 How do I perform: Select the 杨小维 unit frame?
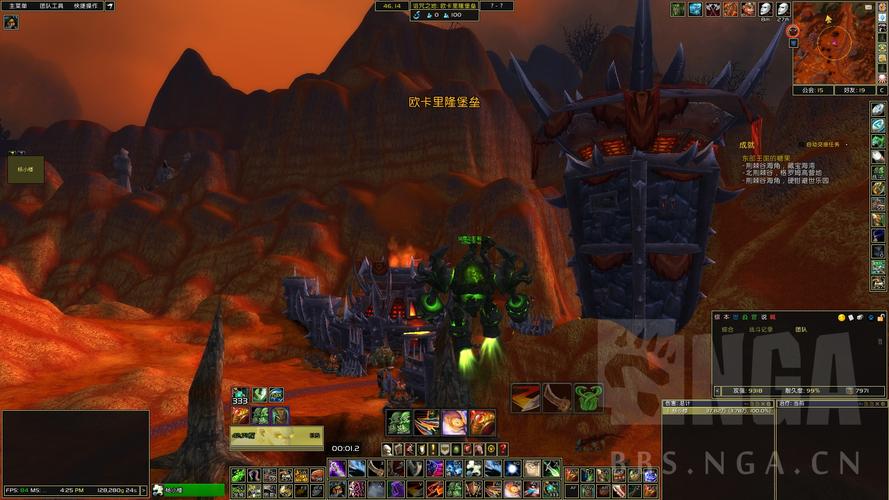tap(26, 169)
